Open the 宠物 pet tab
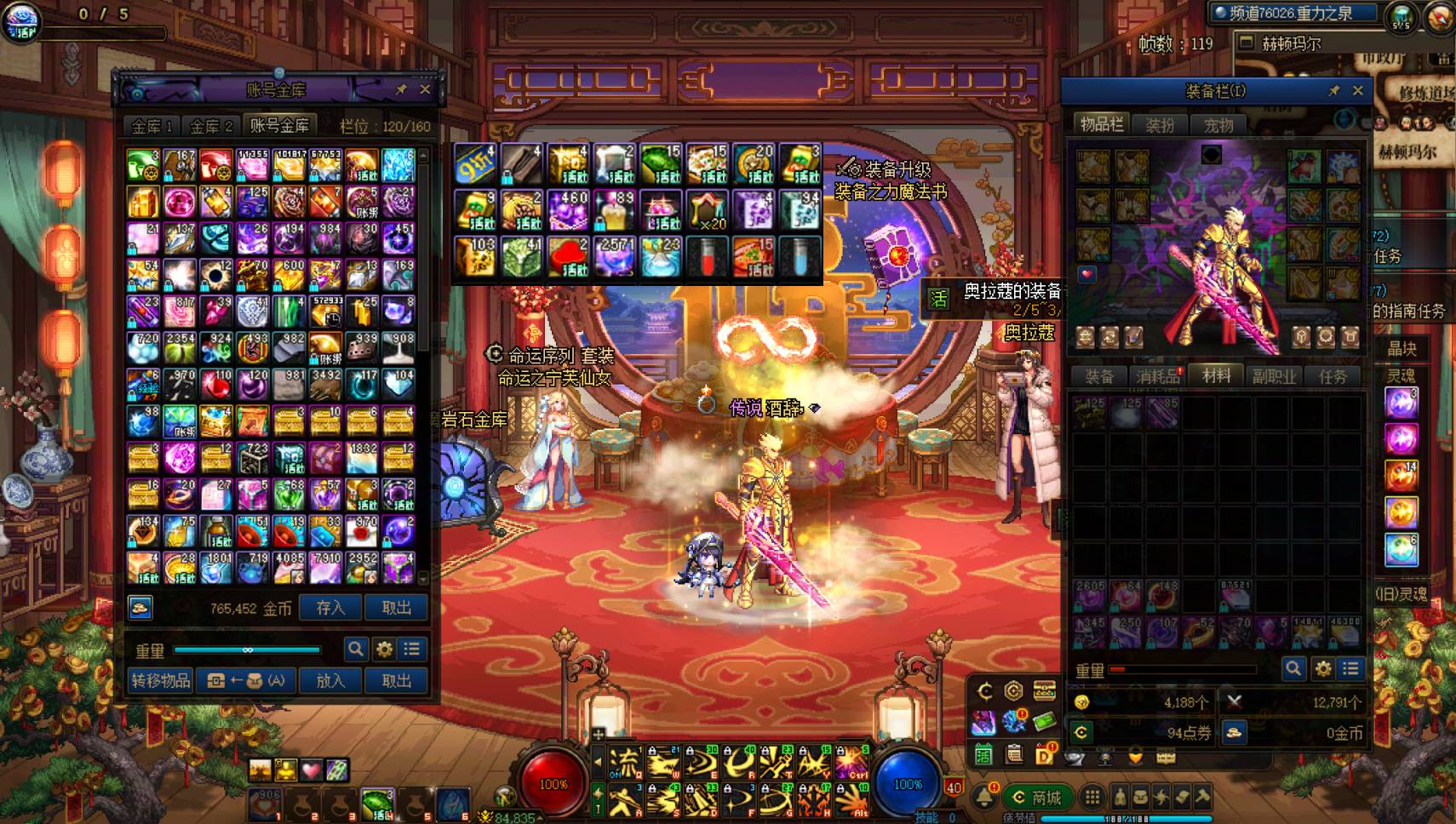 1218,125
